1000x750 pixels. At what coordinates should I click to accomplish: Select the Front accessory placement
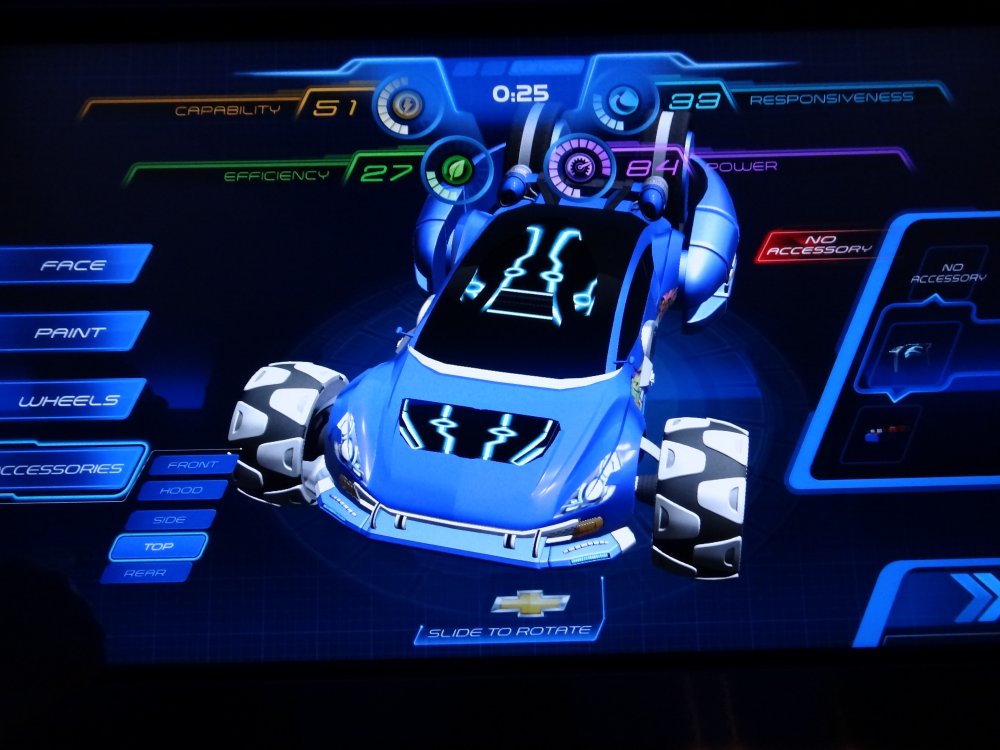(192, 465)
